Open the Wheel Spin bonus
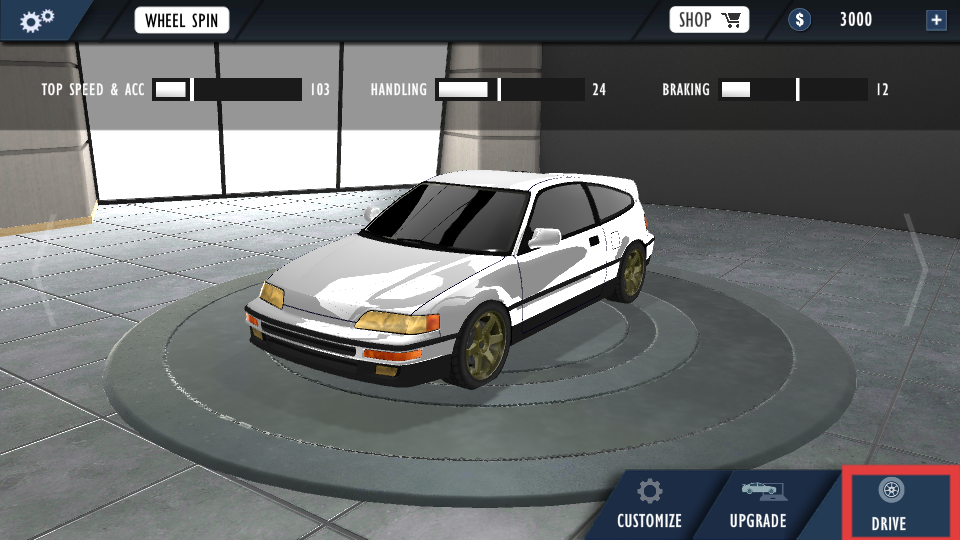This screenshot has height=540, width=960. pyautogui.click(x=181, y=20)
